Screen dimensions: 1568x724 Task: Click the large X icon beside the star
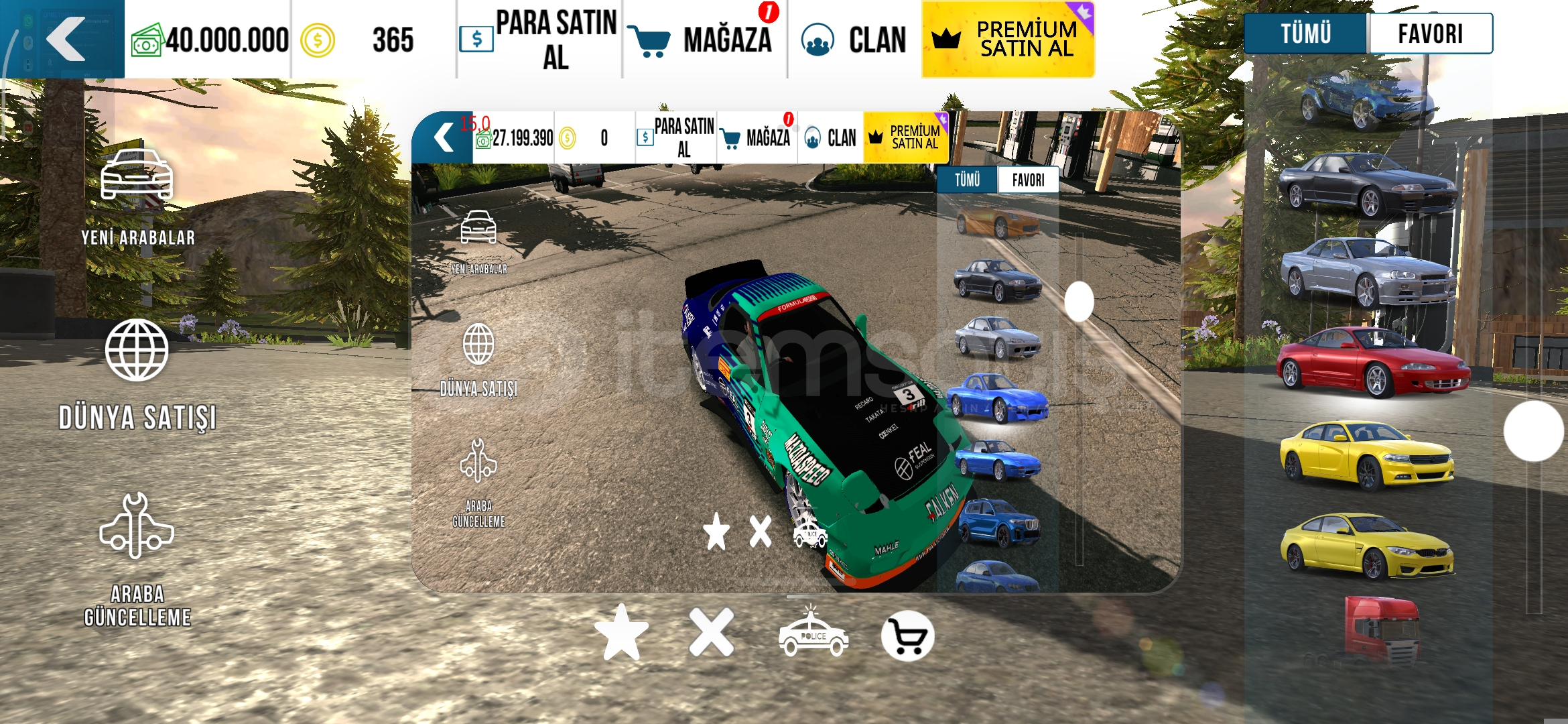point(712,633)
